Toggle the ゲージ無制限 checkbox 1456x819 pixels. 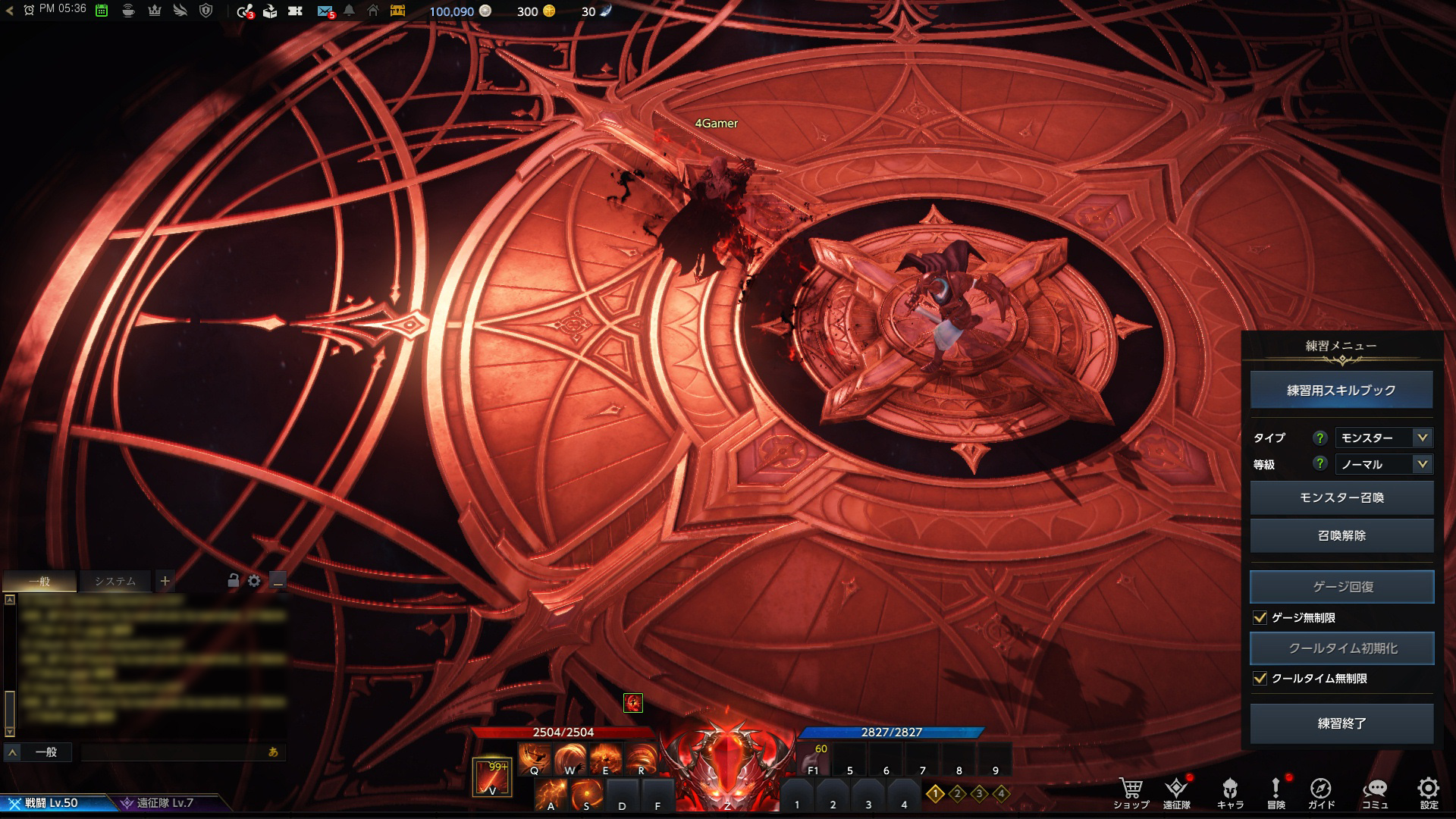(1260, 618)
